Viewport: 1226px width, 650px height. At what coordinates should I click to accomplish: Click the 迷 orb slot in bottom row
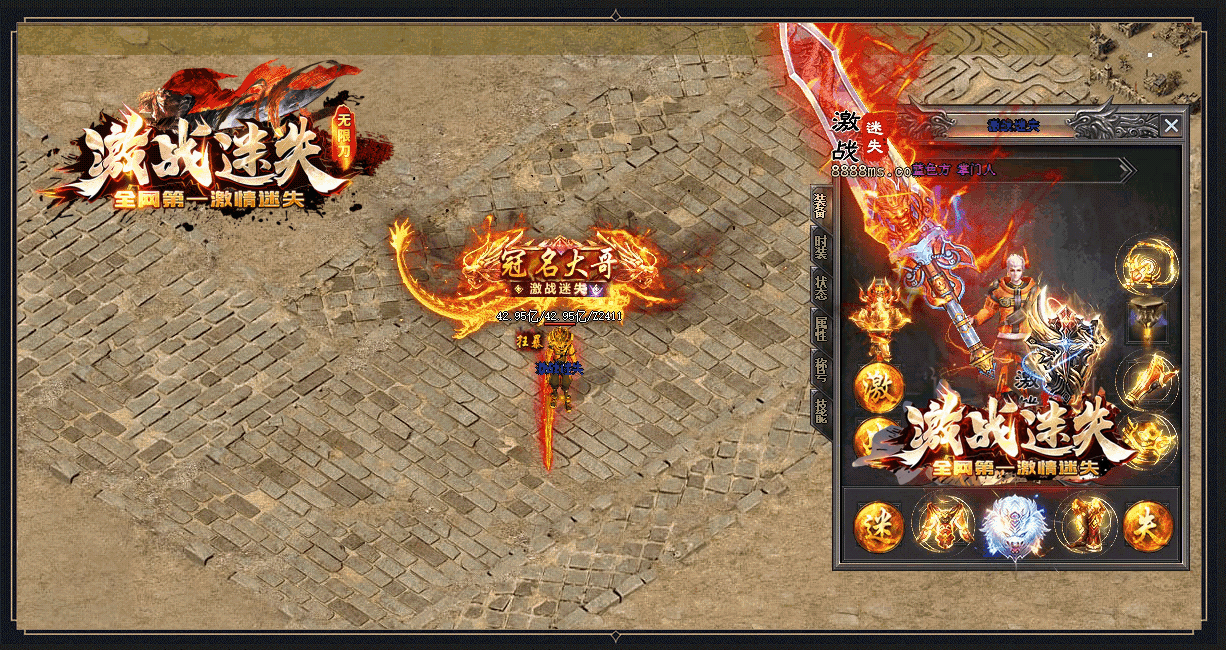(x=879, y=526)
